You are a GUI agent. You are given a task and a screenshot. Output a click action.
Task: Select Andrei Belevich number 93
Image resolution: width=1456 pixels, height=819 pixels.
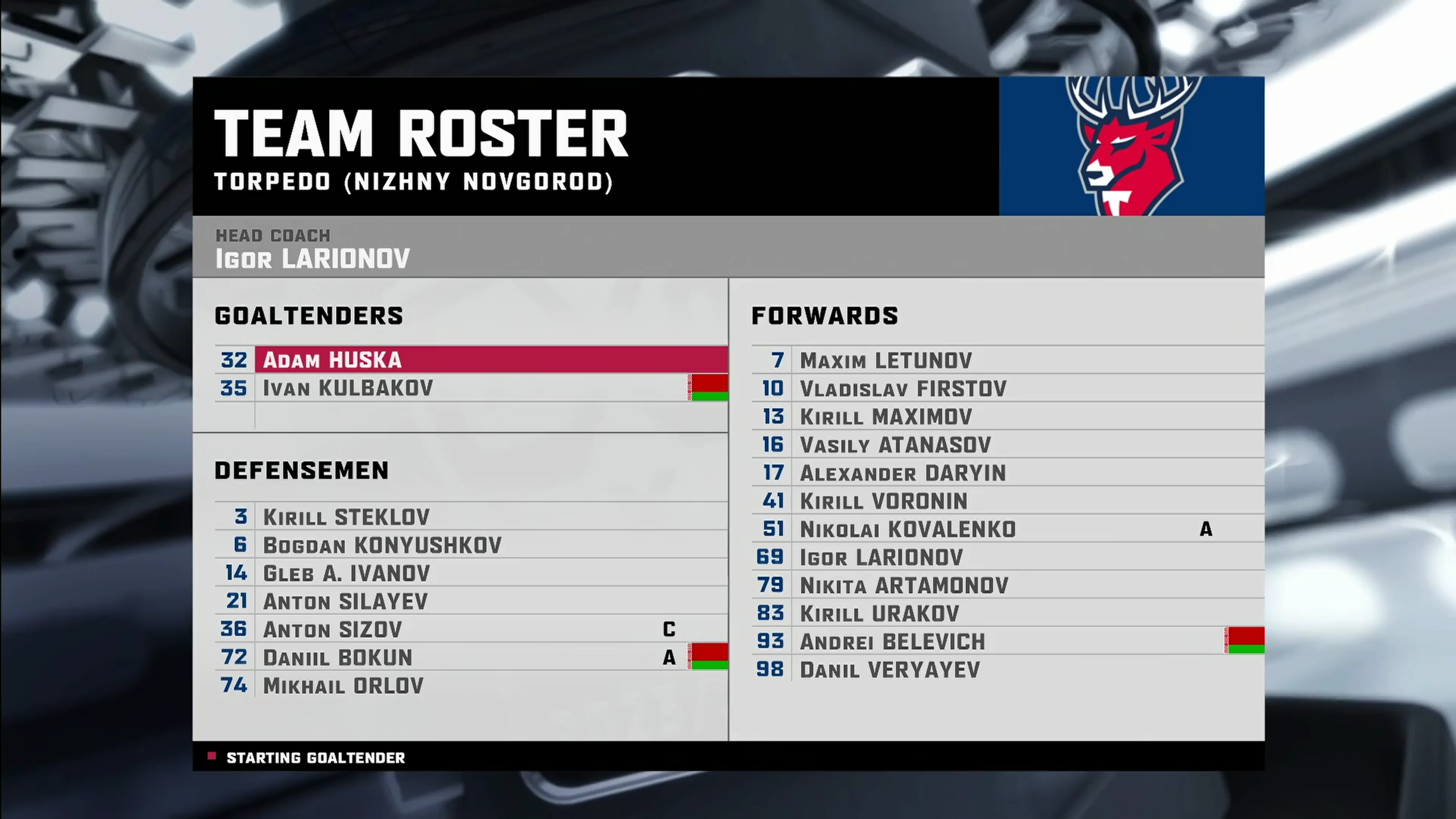point(892,642)
